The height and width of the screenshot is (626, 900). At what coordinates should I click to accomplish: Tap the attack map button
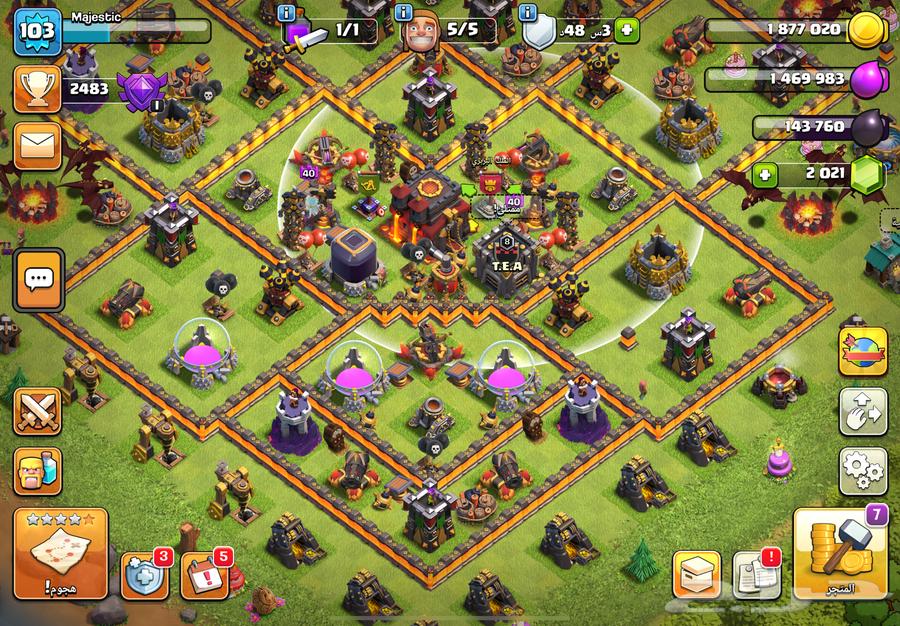(60, 555)
